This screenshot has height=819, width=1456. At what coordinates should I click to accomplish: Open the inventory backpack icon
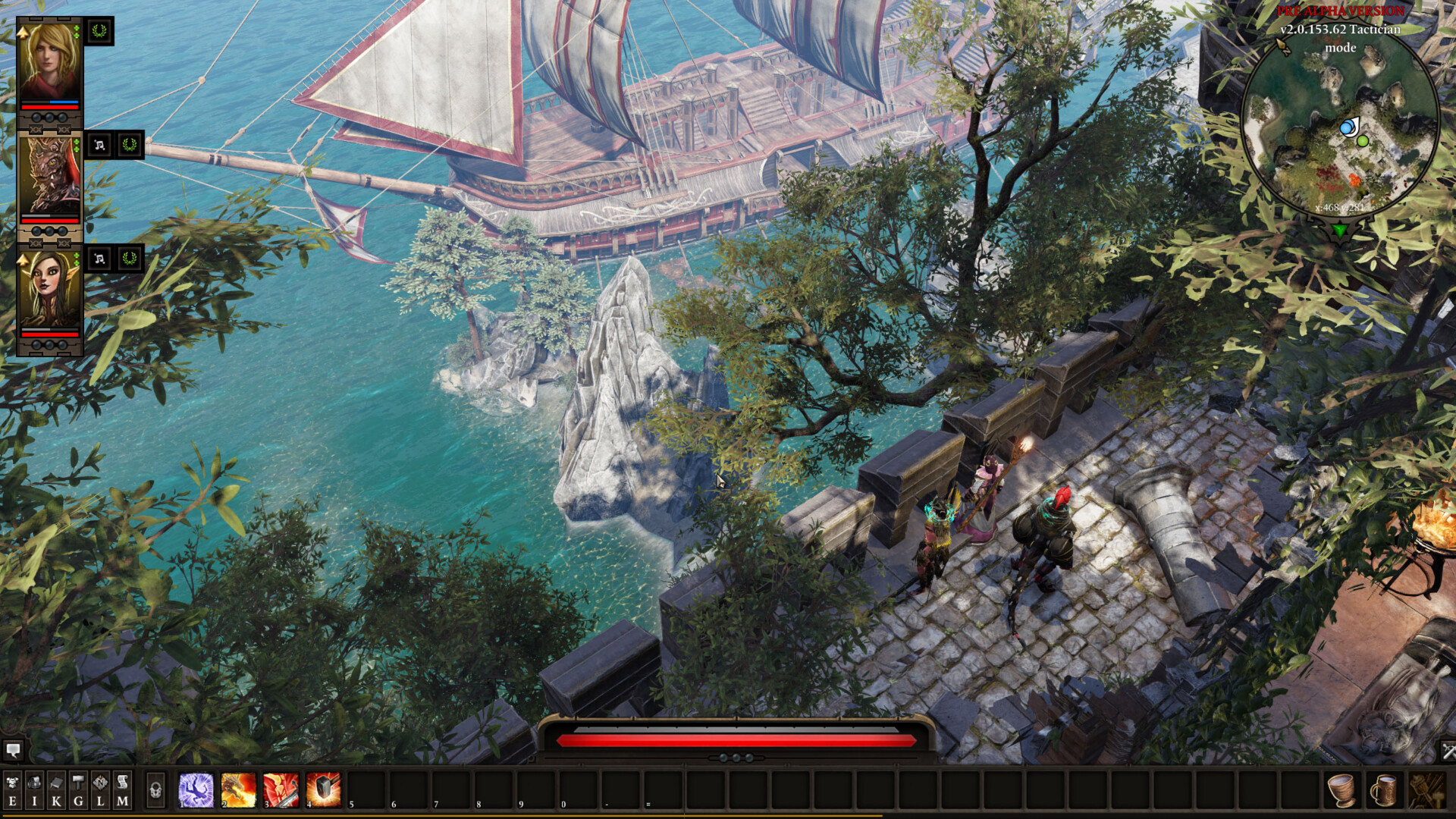pyautogui.click(x=34, y=782)
